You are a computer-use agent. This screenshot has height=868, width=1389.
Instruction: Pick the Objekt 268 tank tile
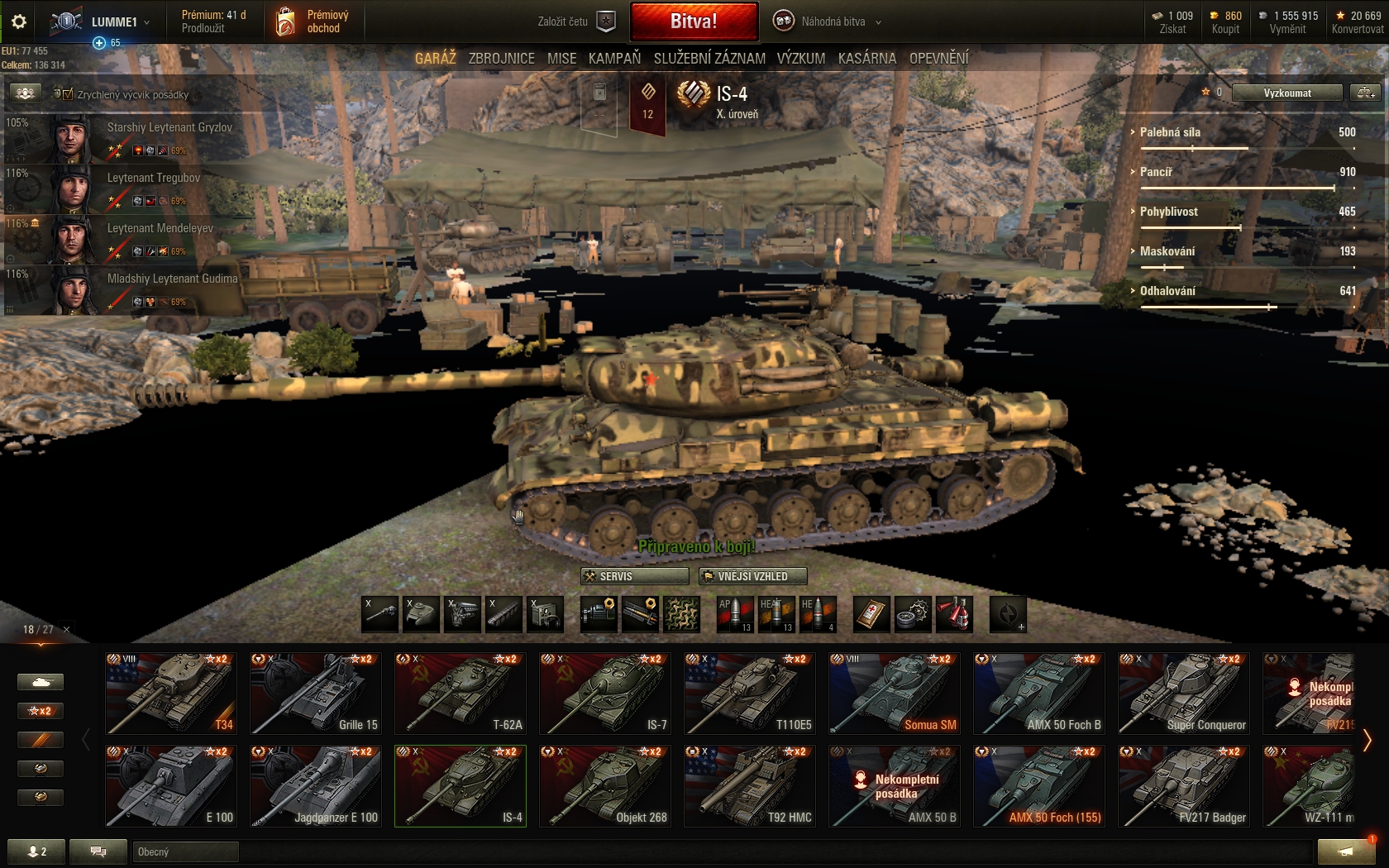pos(605,785)
